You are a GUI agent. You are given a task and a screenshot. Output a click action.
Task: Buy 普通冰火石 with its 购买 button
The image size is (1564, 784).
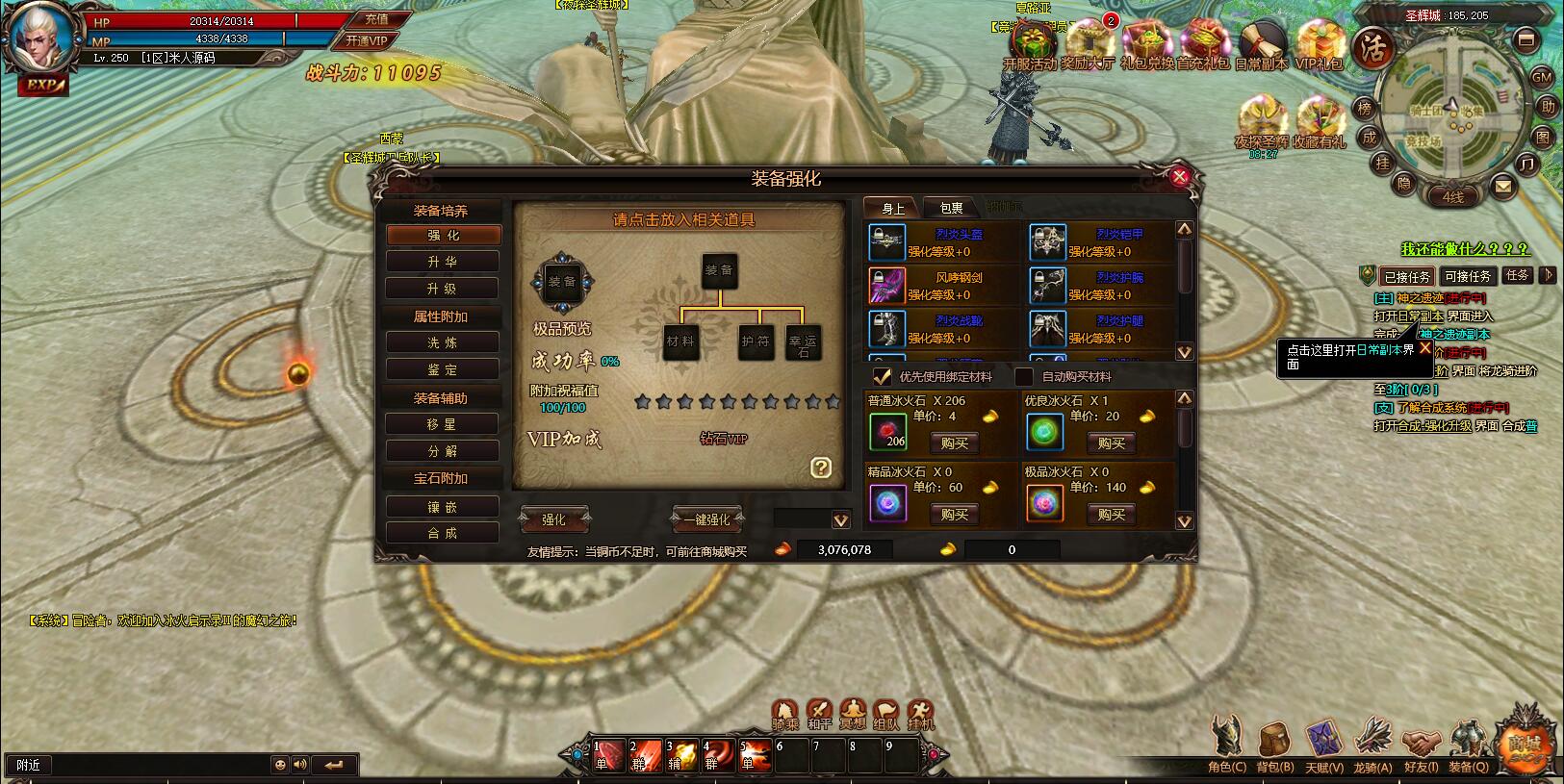click(x=955, y=443)
